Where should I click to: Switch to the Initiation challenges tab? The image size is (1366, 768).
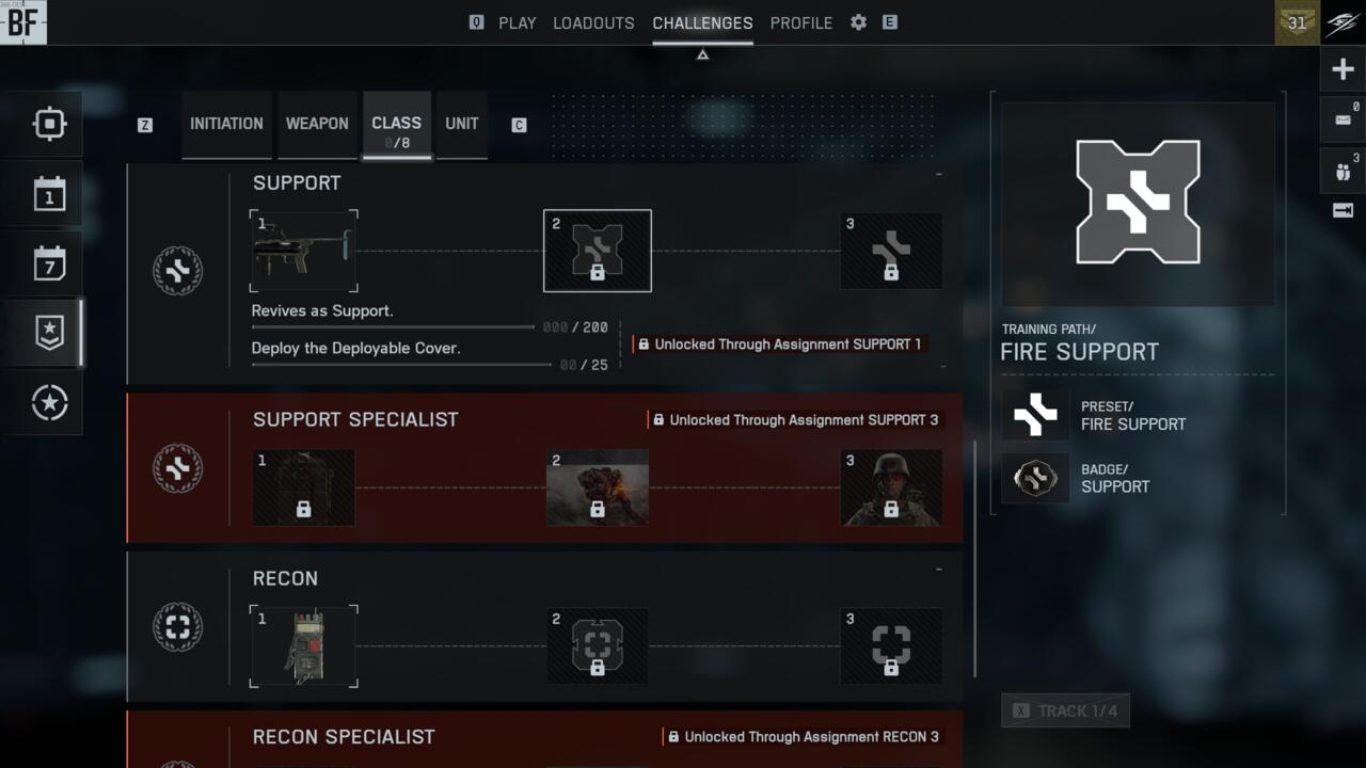pos(226,124)
